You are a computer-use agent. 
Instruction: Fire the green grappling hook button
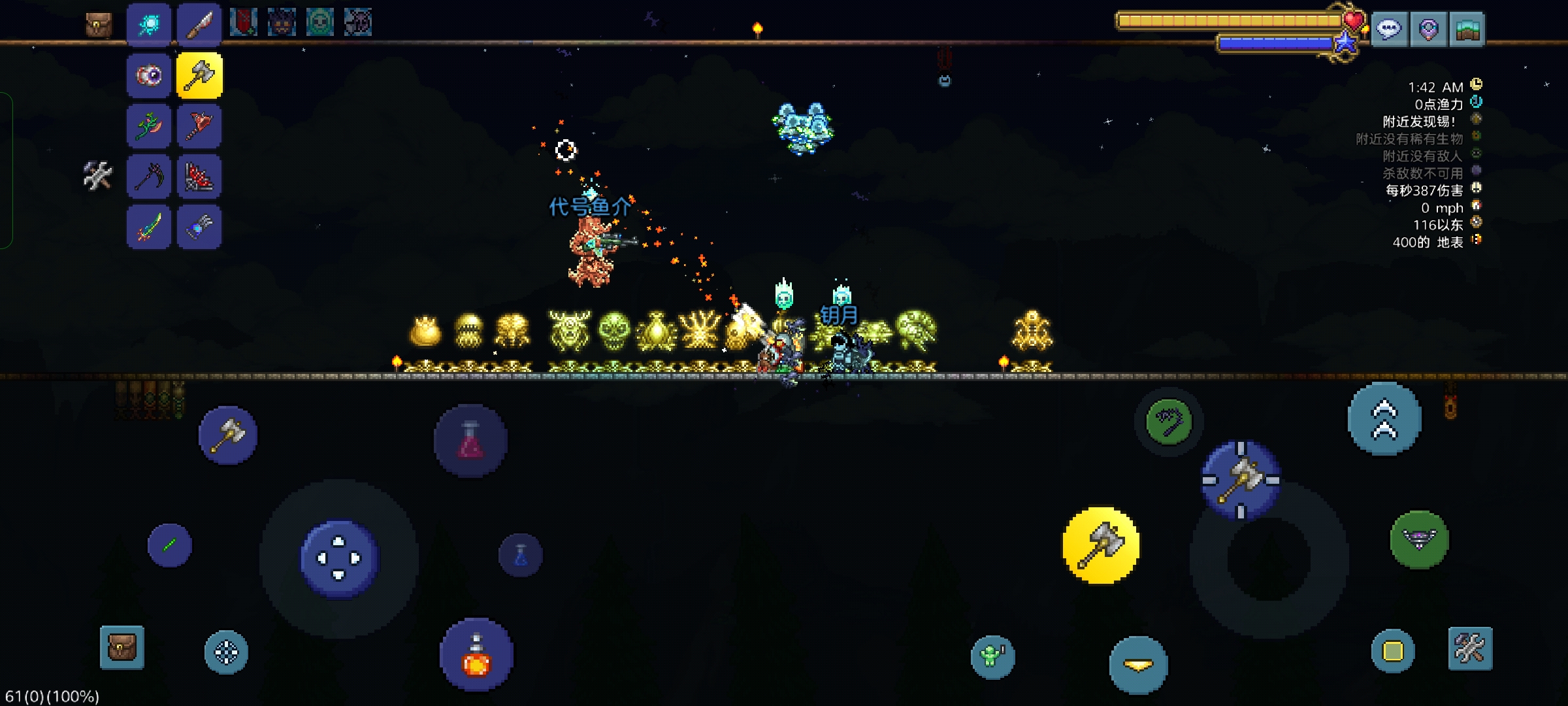[x=1169, y=422]
